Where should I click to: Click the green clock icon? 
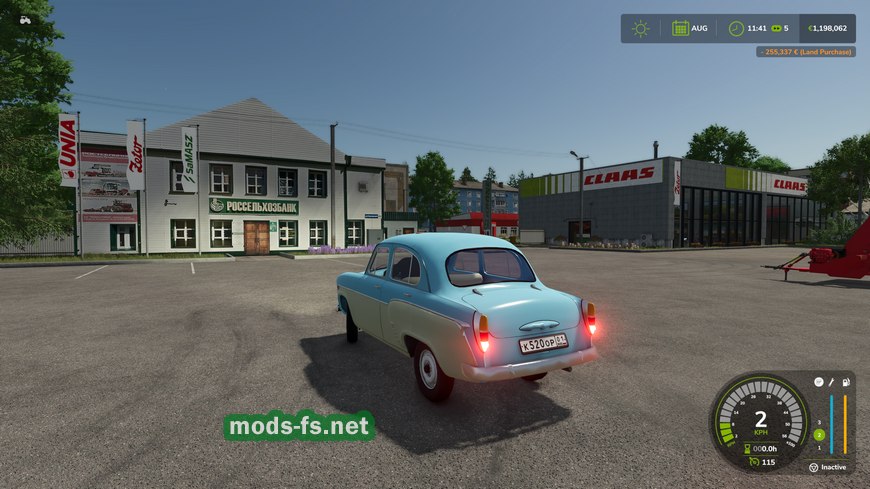(736, 28)
